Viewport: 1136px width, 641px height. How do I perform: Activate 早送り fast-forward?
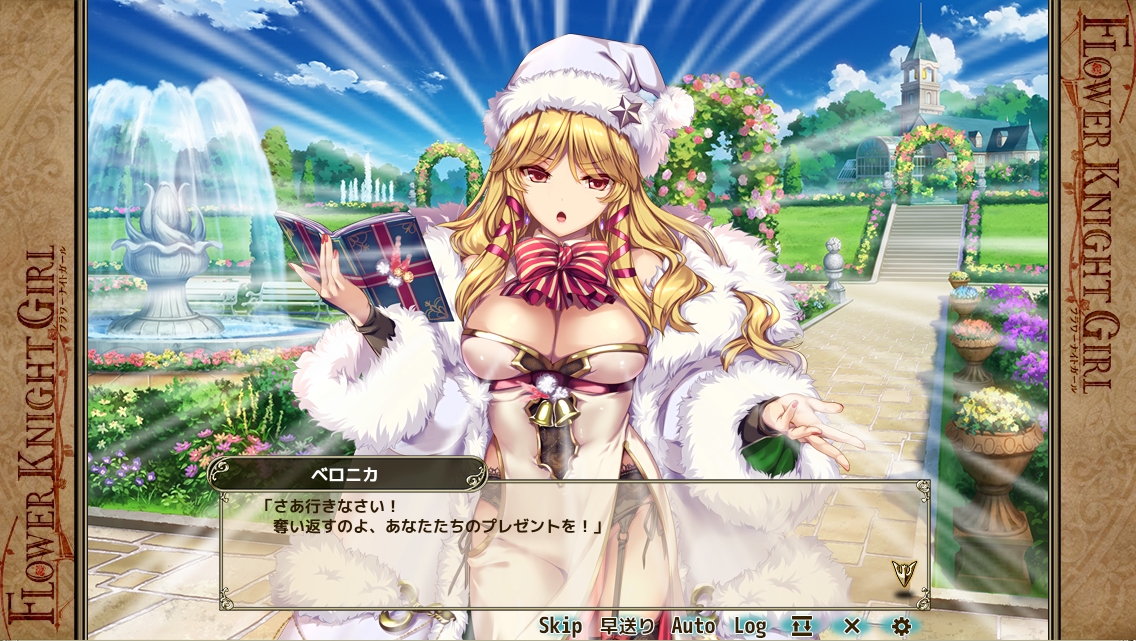coord(627,626)
